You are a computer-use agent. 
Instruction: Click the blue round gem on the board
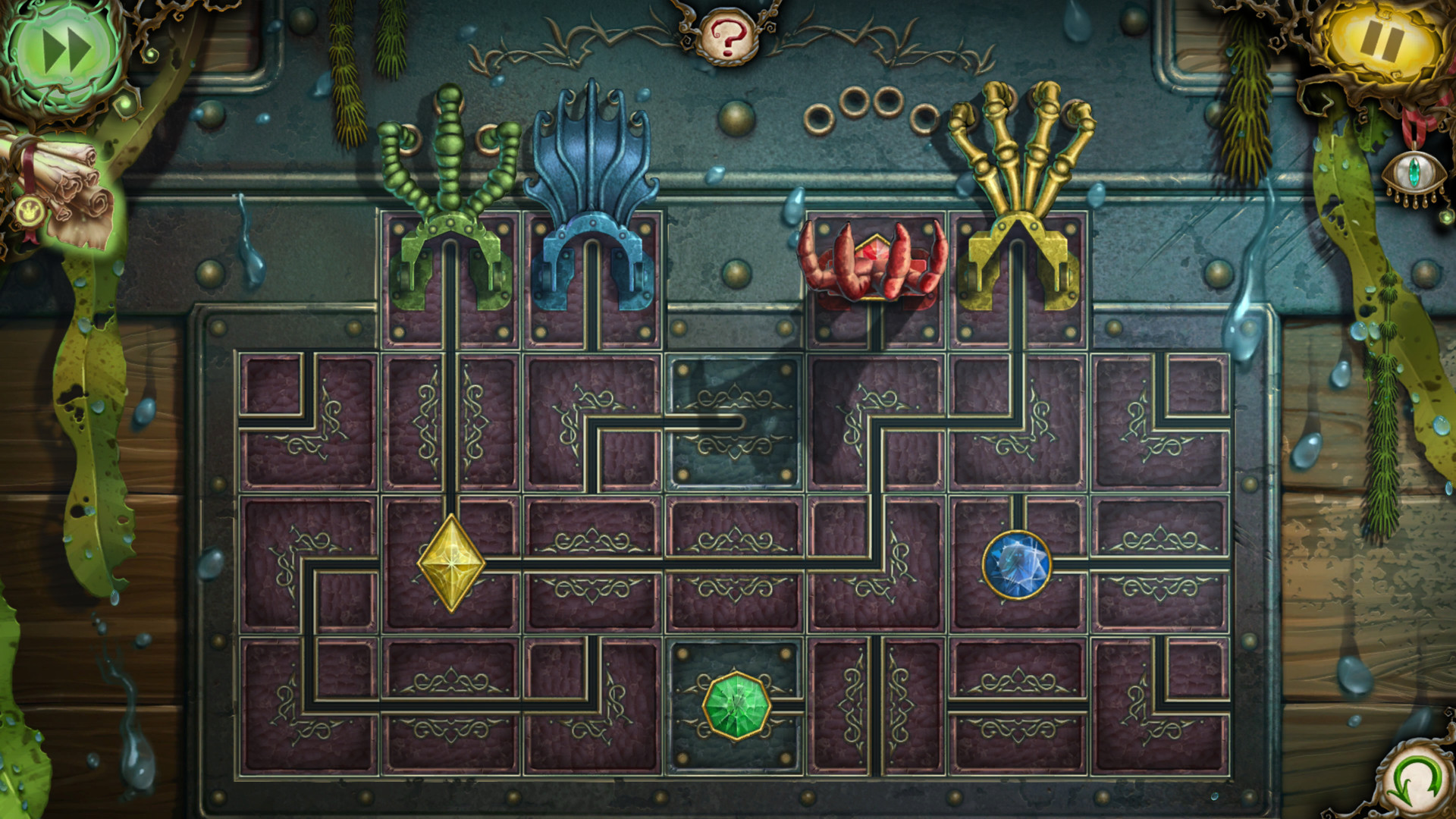coord(1020,565)
